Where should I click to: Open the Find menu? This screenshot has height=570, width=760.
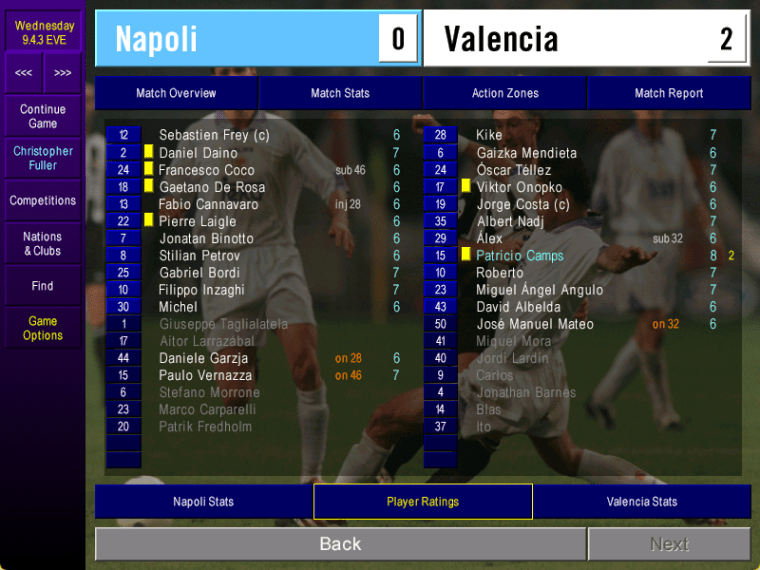pos(43,286)
